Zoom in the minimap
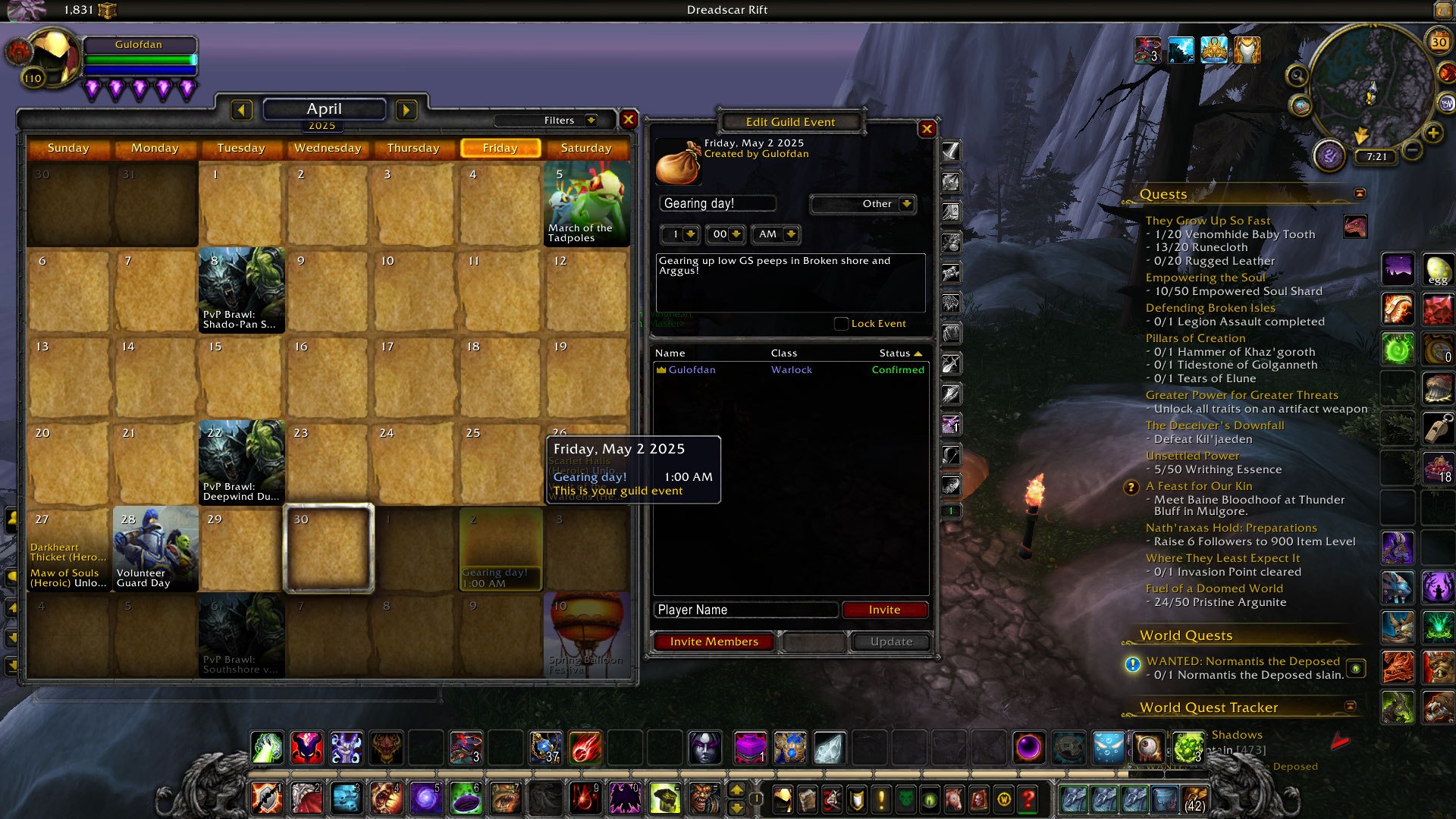This screenshot has width=1456, height=819. [x=1432, y=133]
